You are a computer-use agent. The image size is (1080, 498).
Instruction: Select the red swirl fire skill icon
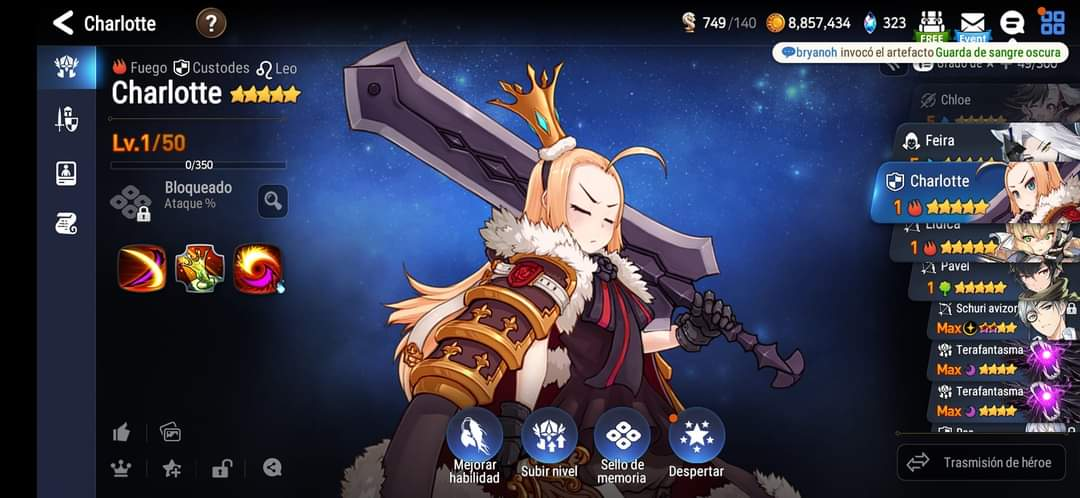tap(258, 268)
